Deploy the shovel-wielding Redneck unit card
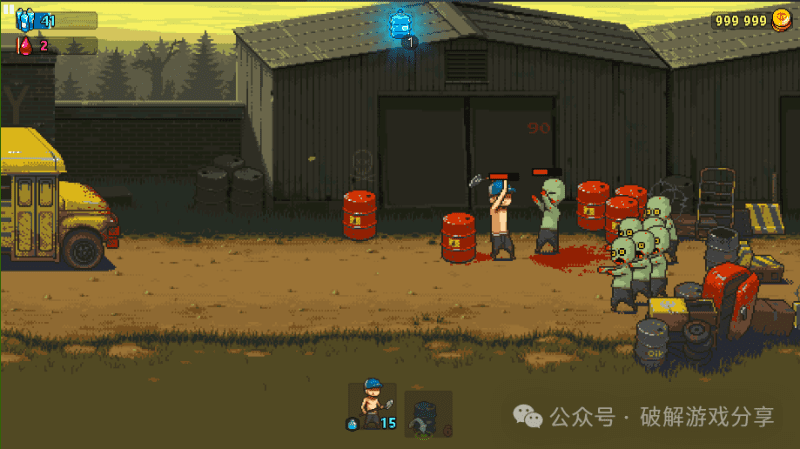Screen dimensions: 800x449 [x=371, y=406]
